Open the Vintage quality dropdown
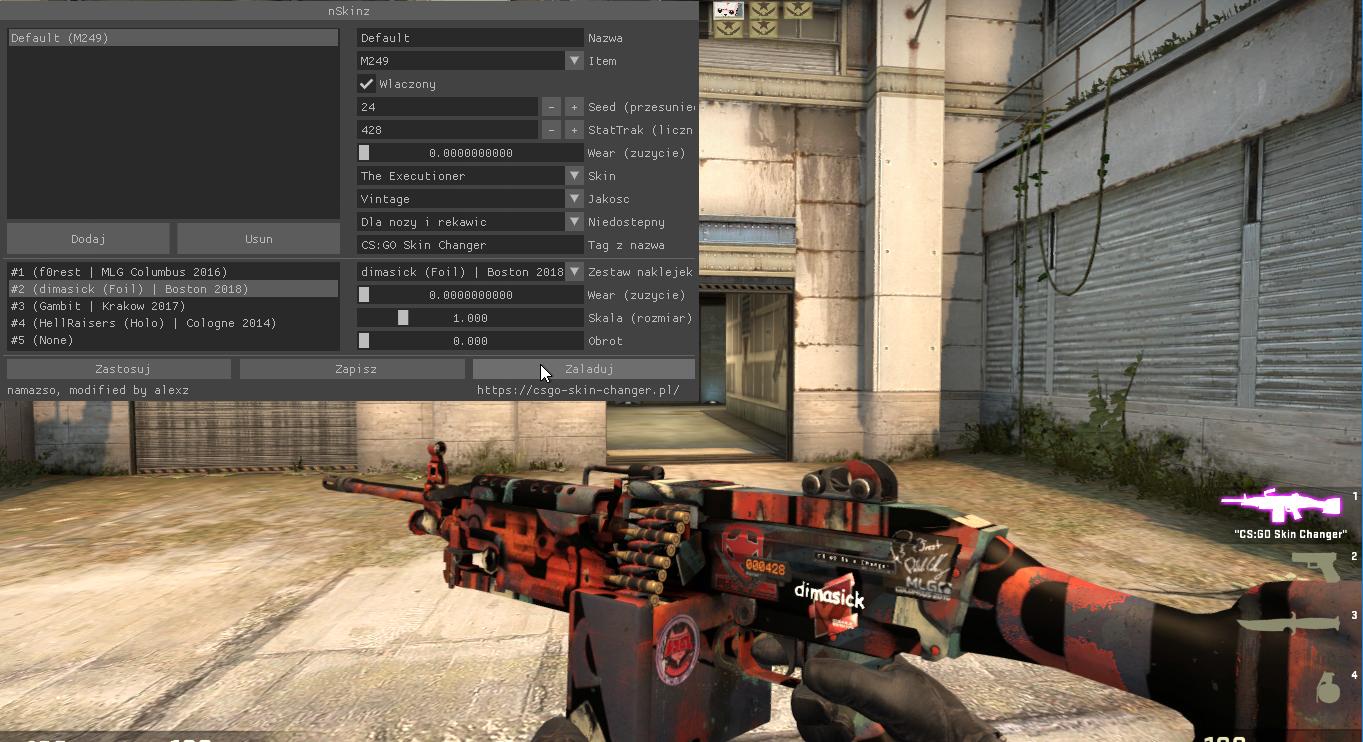Viewport: 1363px width, 742px height. [x=574, y=199]
